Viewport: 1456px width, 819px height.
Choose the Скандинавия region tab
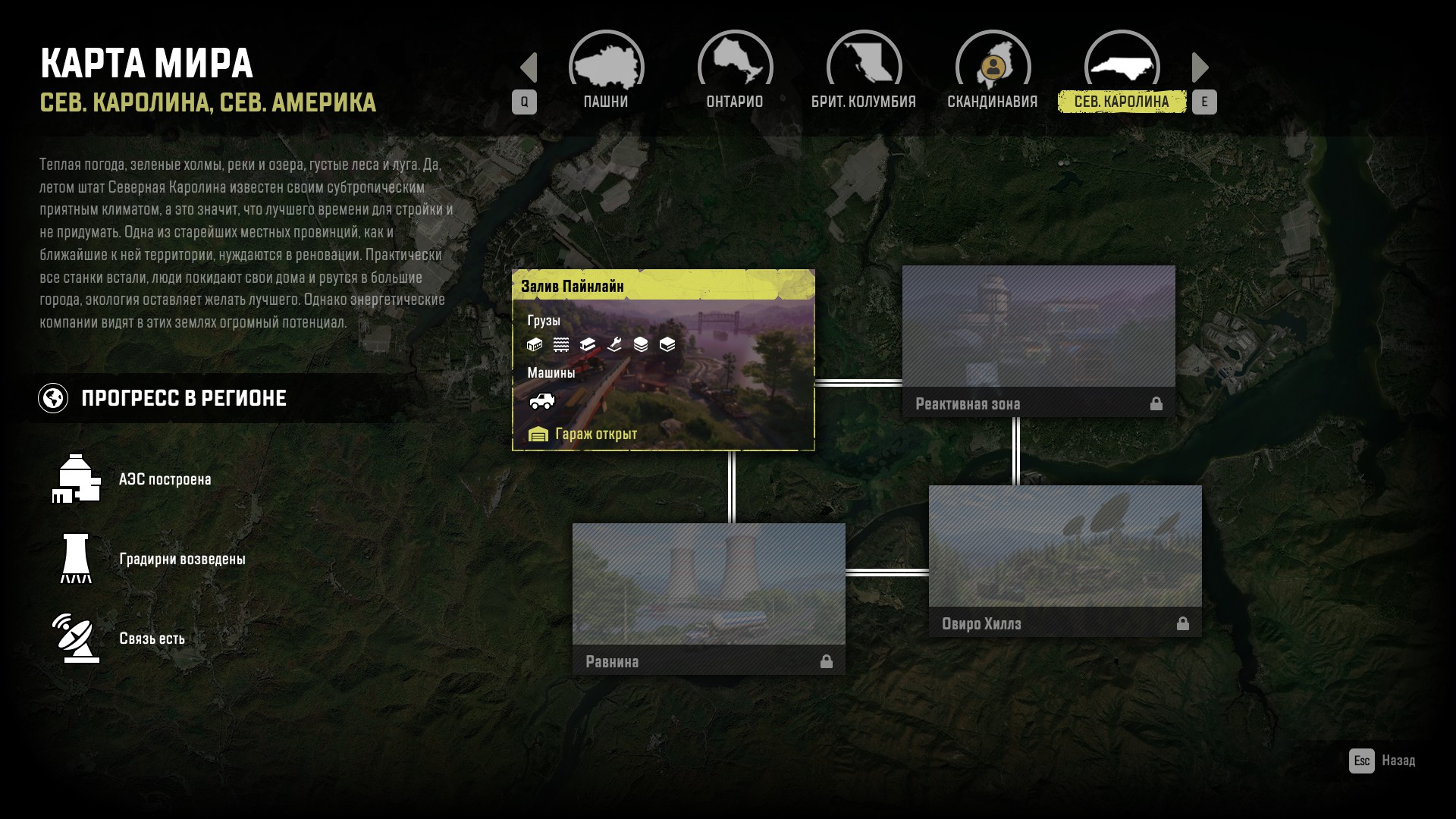tap(993, 74)
